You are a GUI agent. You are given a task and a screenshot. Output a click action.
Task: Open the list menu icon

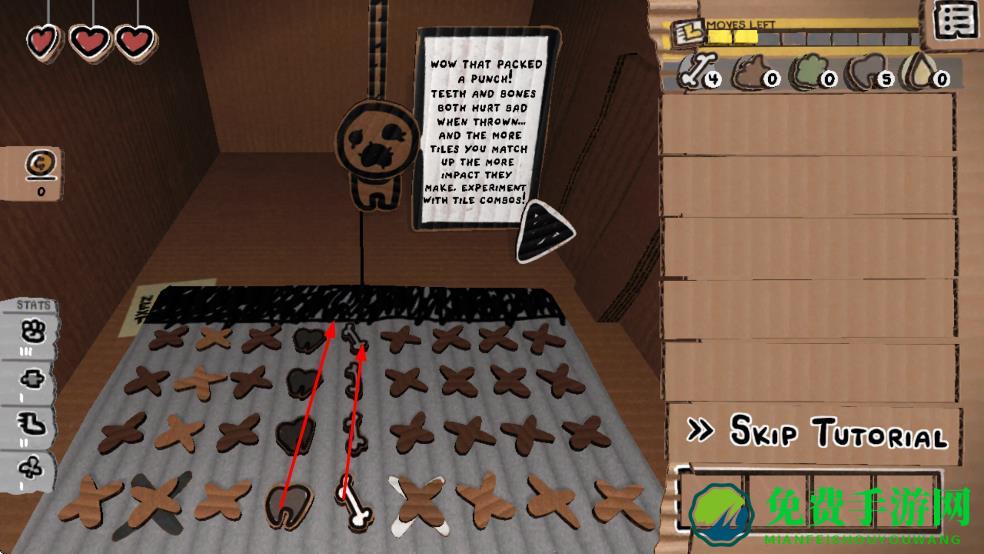click(956, 20)
